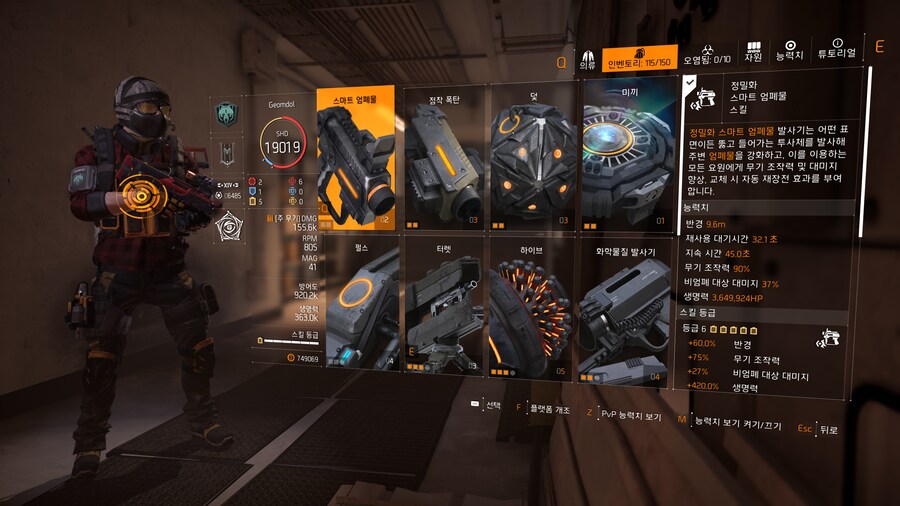Screen dimensions: 900x506
Task: Choose the 점착 폭탄 skill tile
Action: tap(444, 158)
